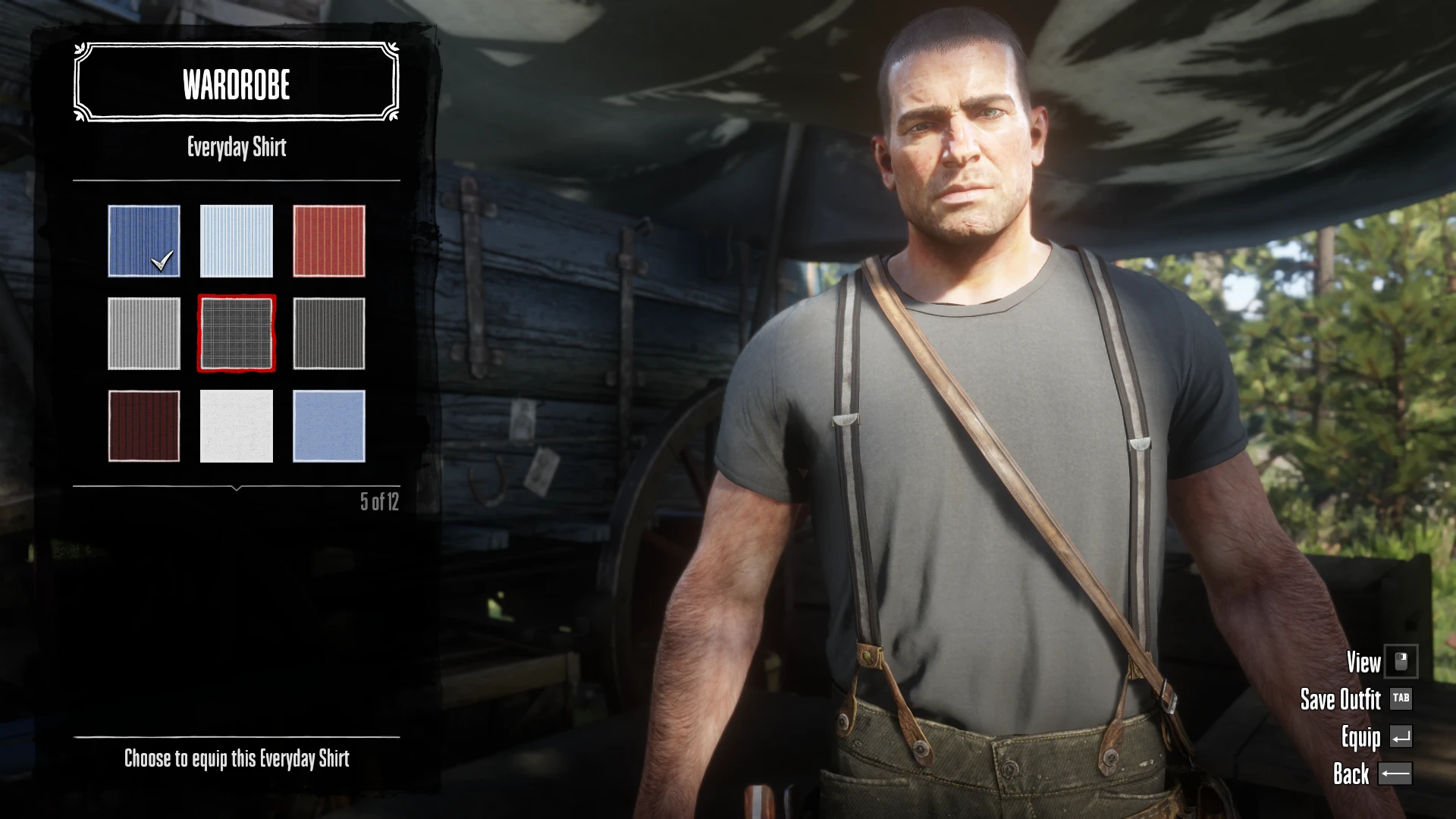The image size is (1456, 819).
Task: Select the equipped blue striped shirt swatch
Action: coord(144,240)
